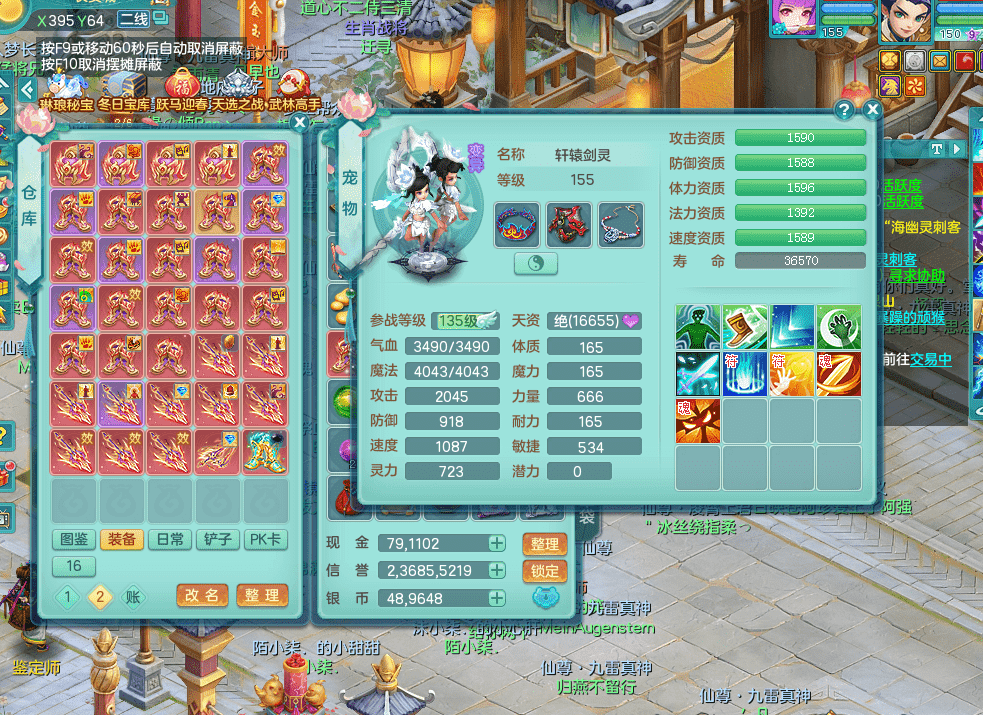Sort warehouse with its 整理 button

[x=262, y=595]
